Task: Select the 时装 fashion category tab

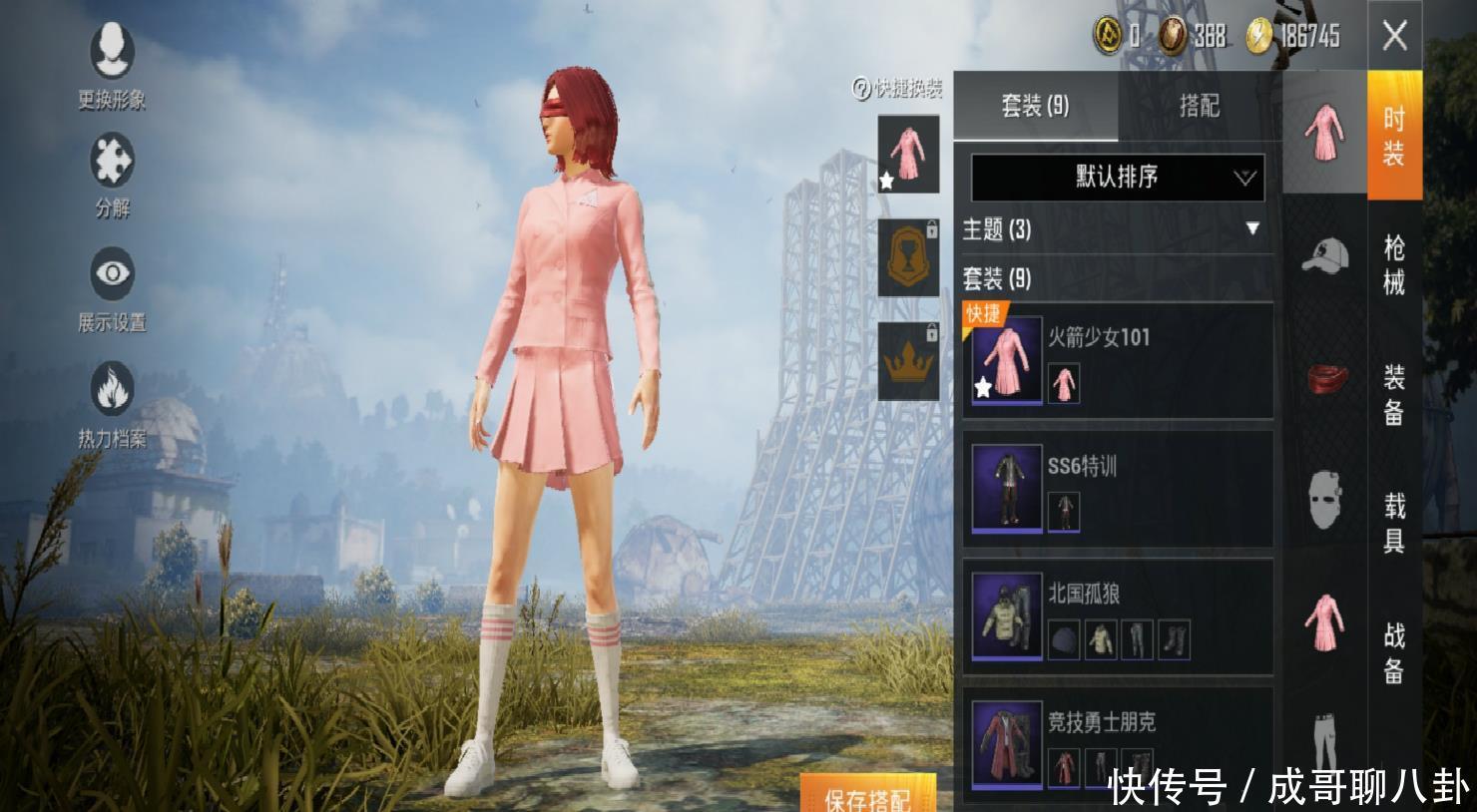Action: coord(1394,135)
